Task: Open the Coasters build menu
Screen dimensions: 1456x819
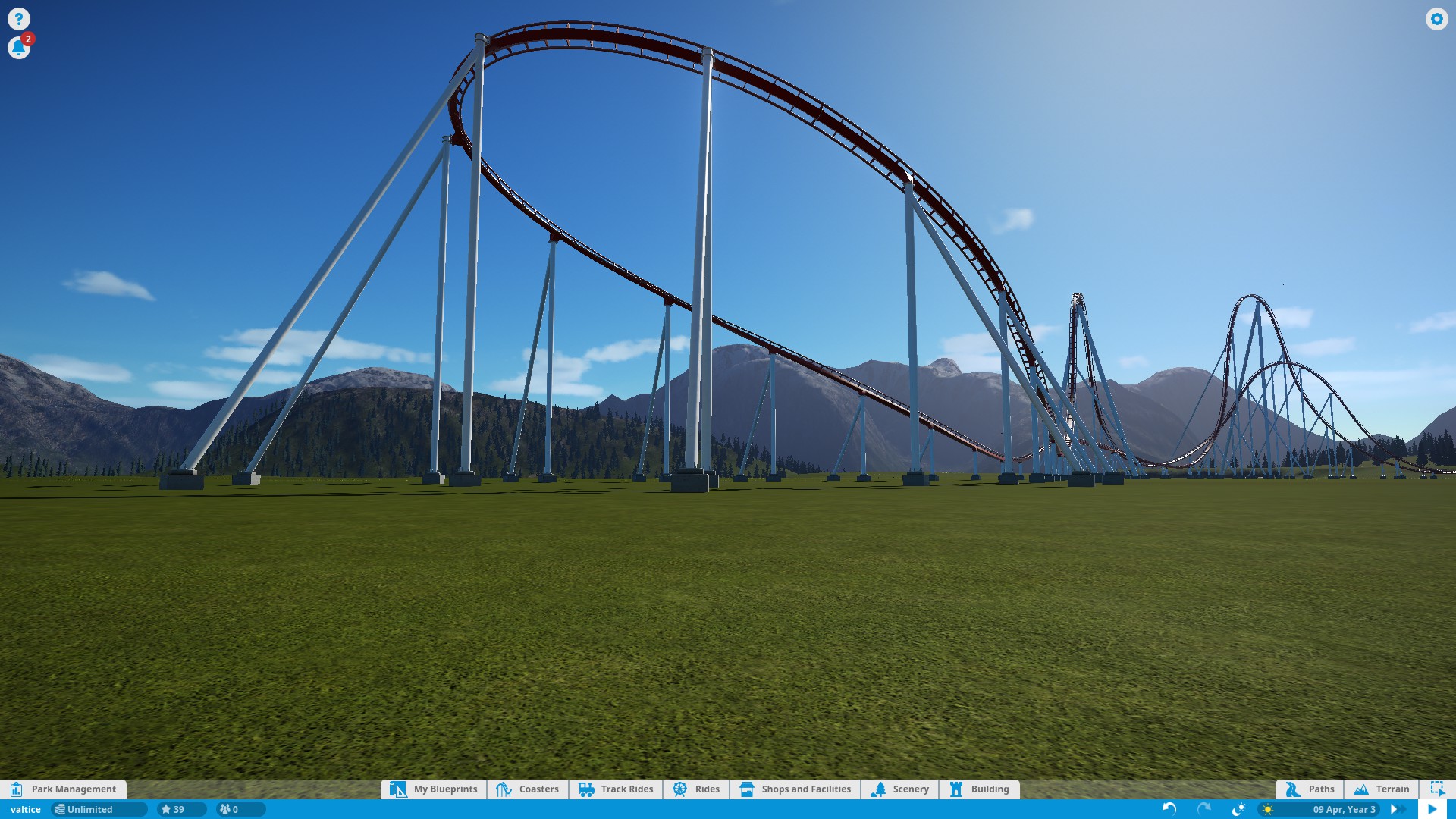Action: pyautogui.click(x=528, y=789)
